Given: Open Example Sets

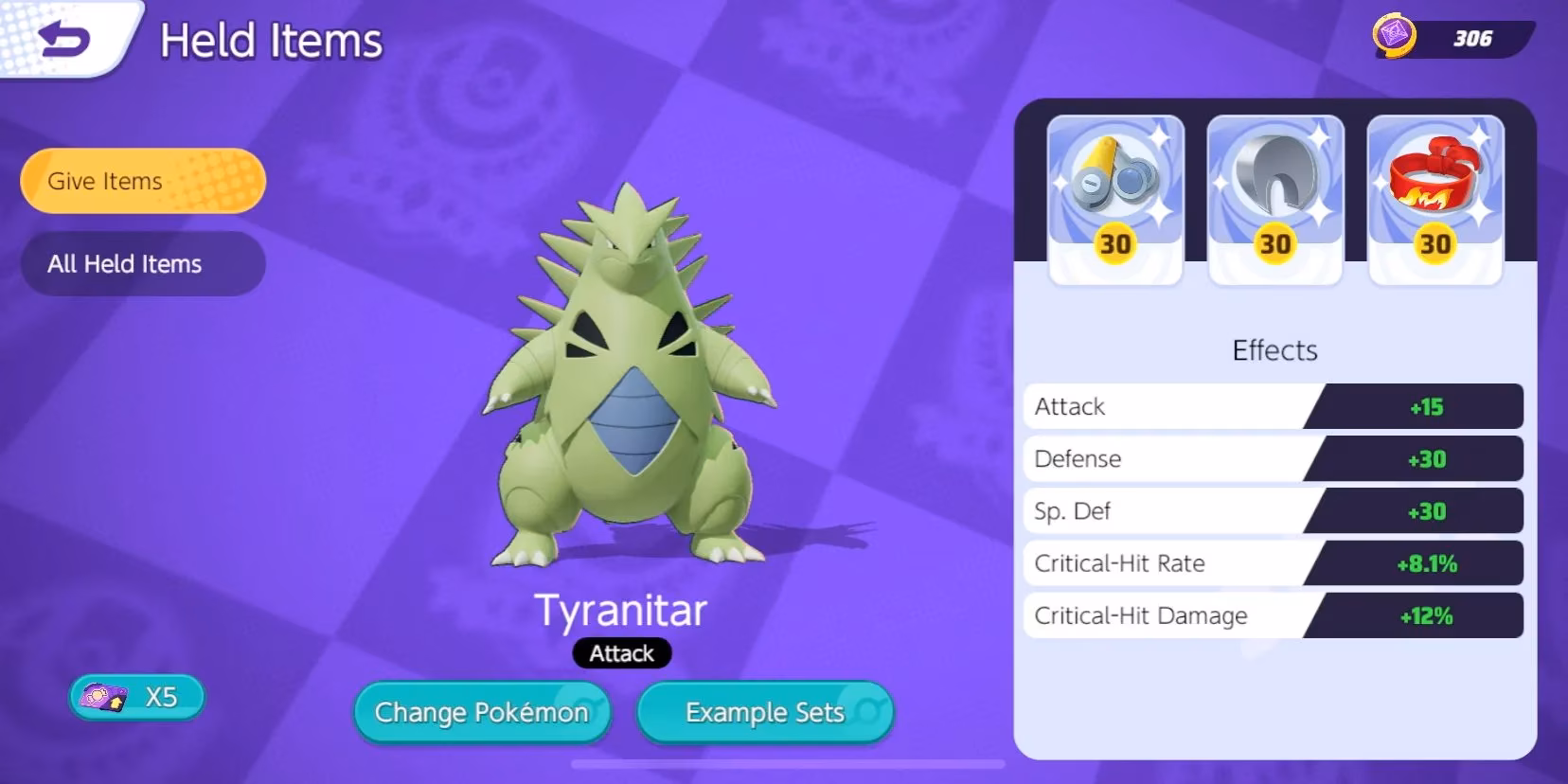Looking at the screenshot, I should click(764, 713).
